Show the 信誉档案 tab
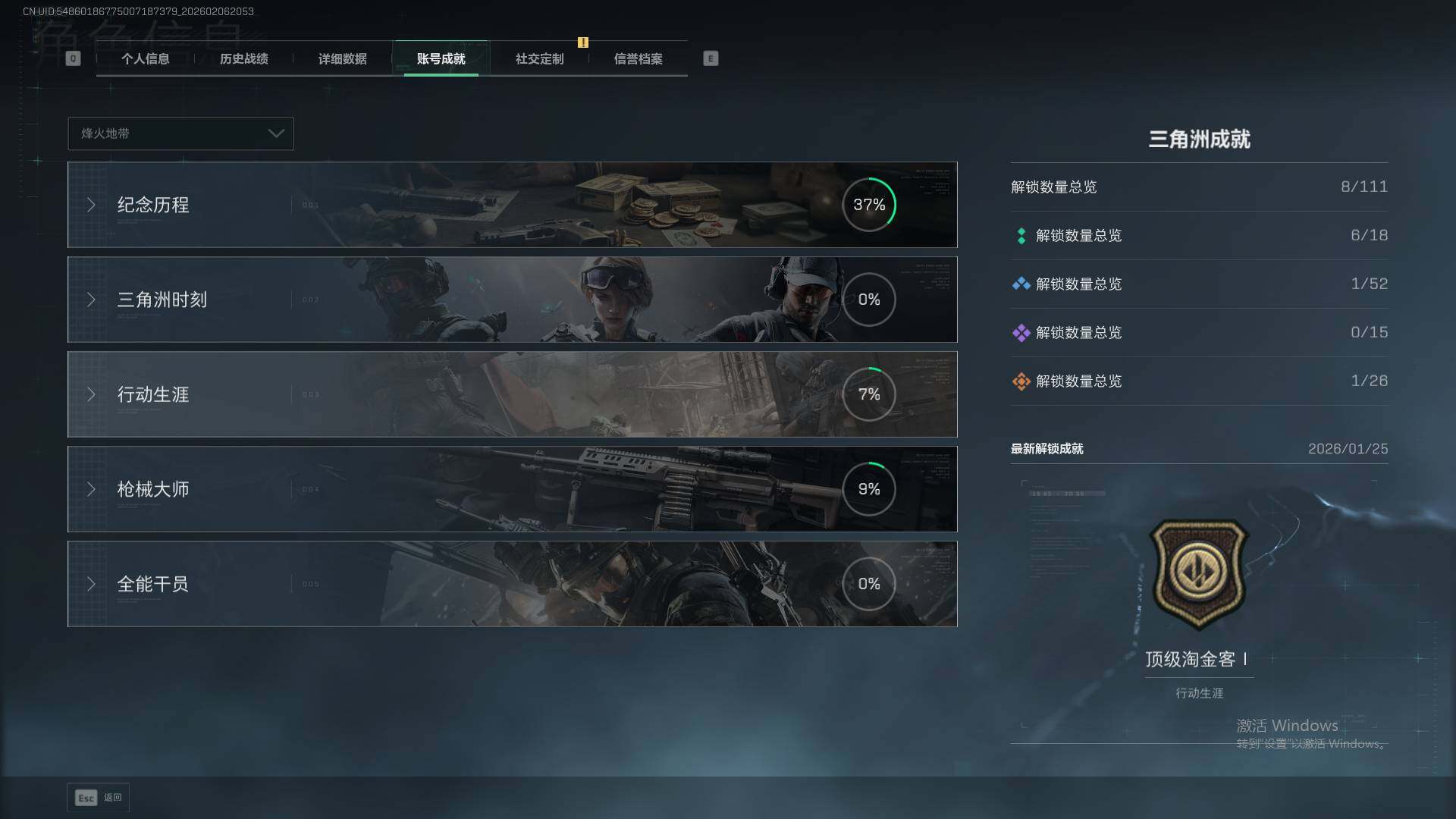 638,59
